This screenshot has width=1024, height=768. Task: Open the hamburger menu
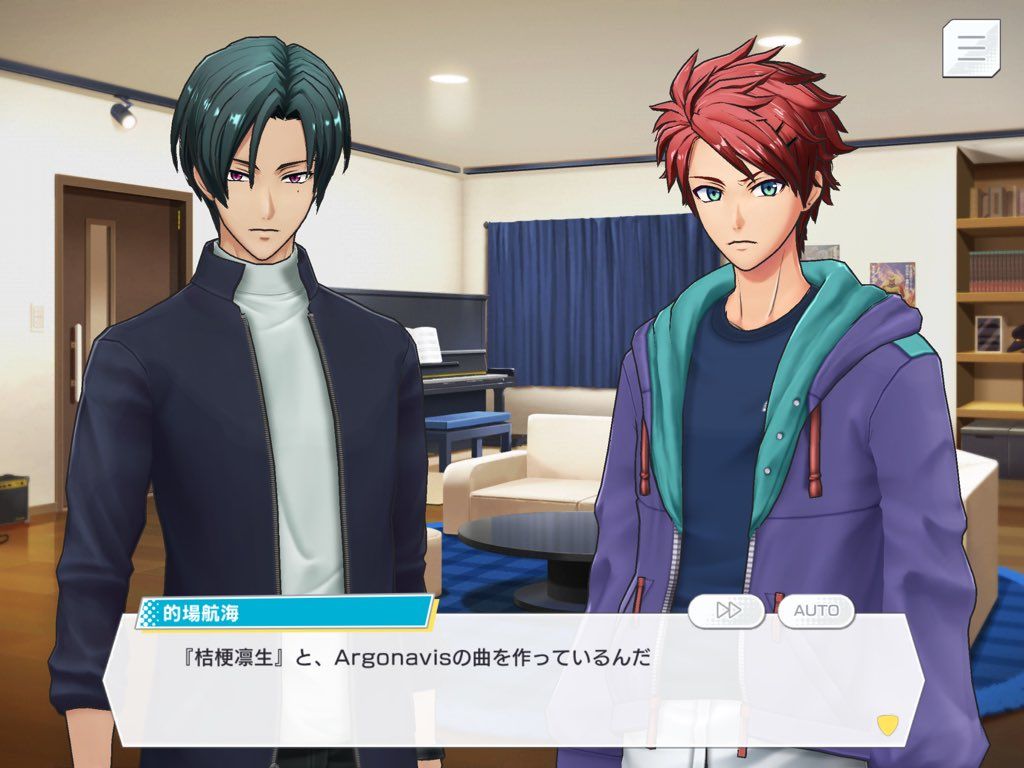coord(970,47)
